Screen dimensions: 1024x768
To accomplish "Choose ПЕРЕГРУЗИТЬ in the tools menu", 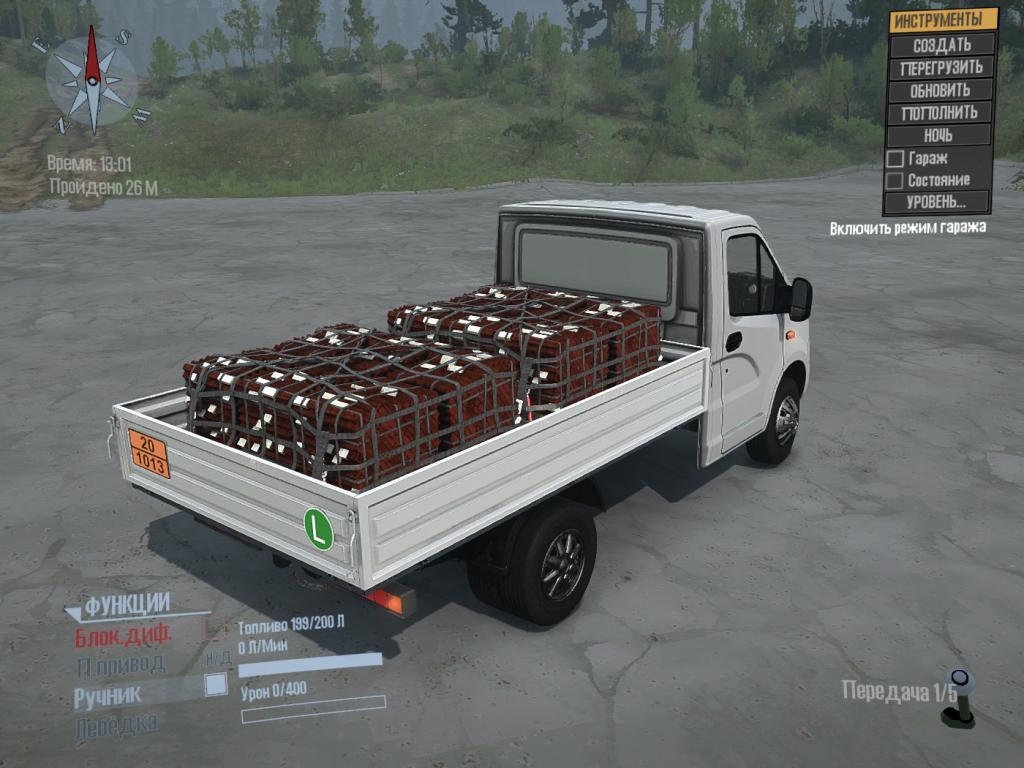I will [941, 68].
